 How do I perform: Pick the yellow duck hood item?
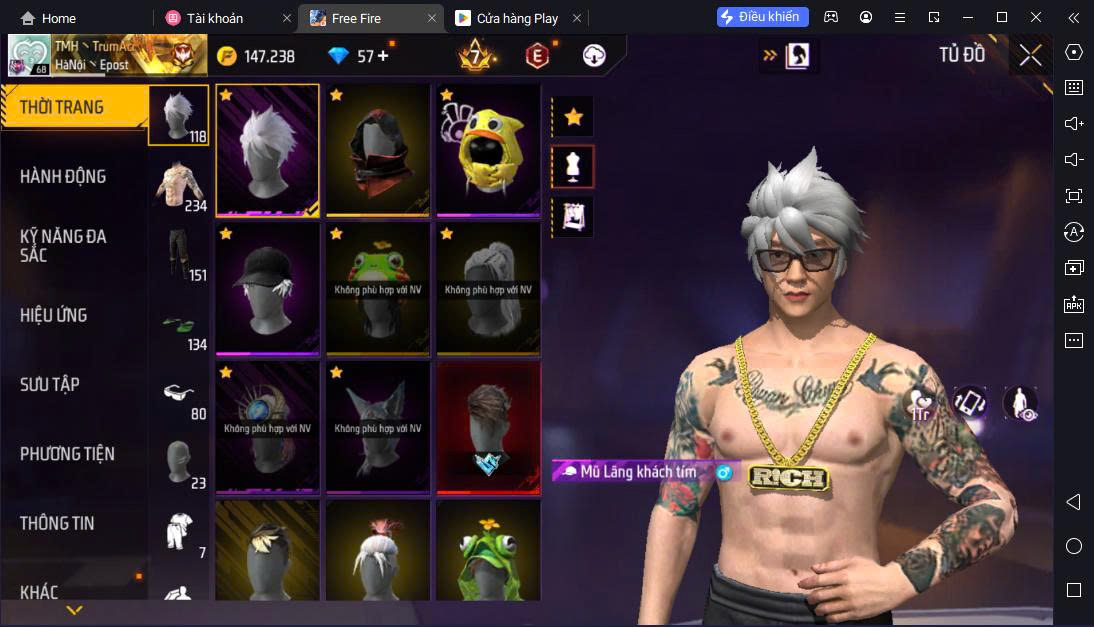488,150
